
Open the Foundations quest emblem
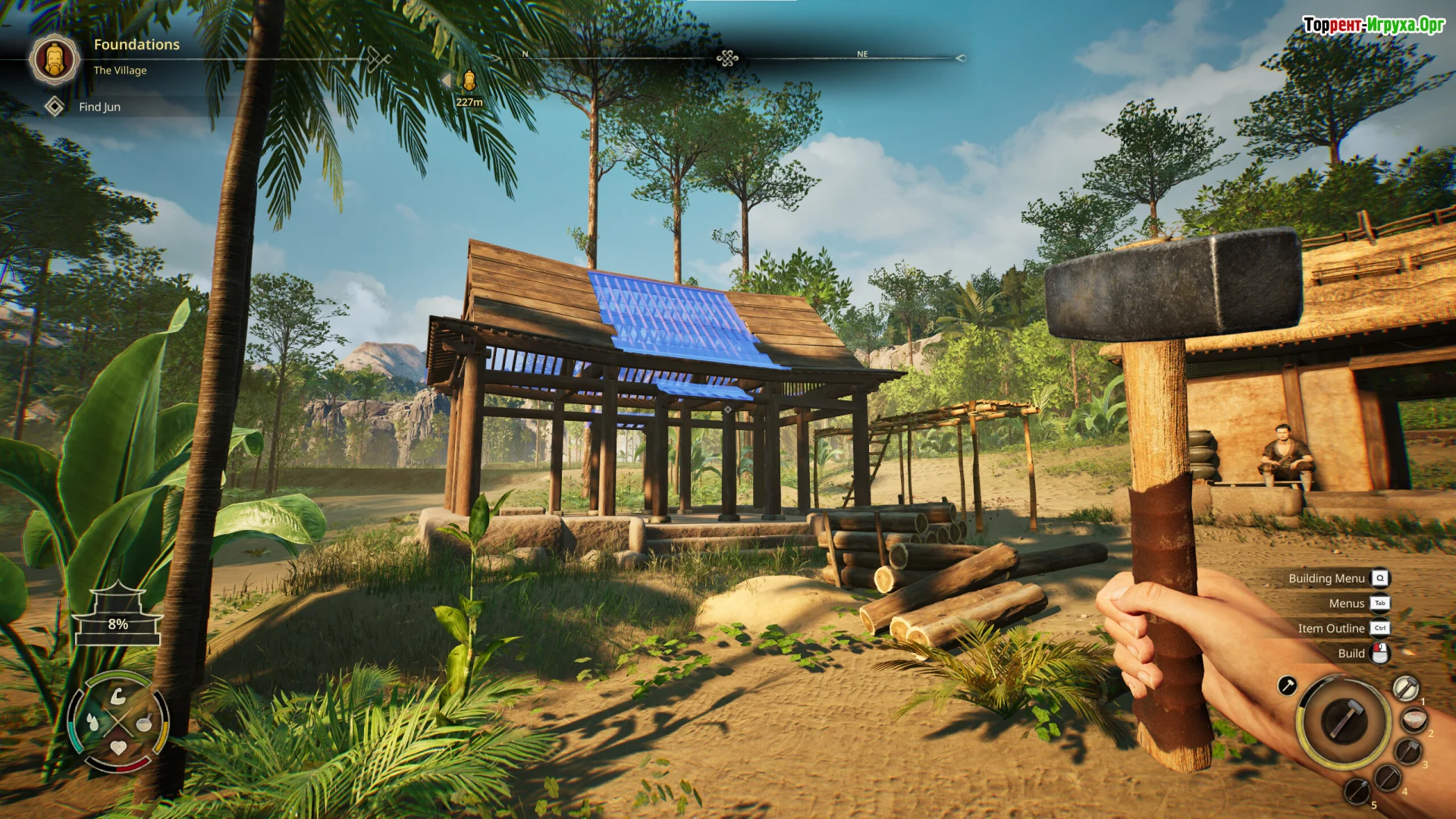pyautogui.click(x=55, y=58)
